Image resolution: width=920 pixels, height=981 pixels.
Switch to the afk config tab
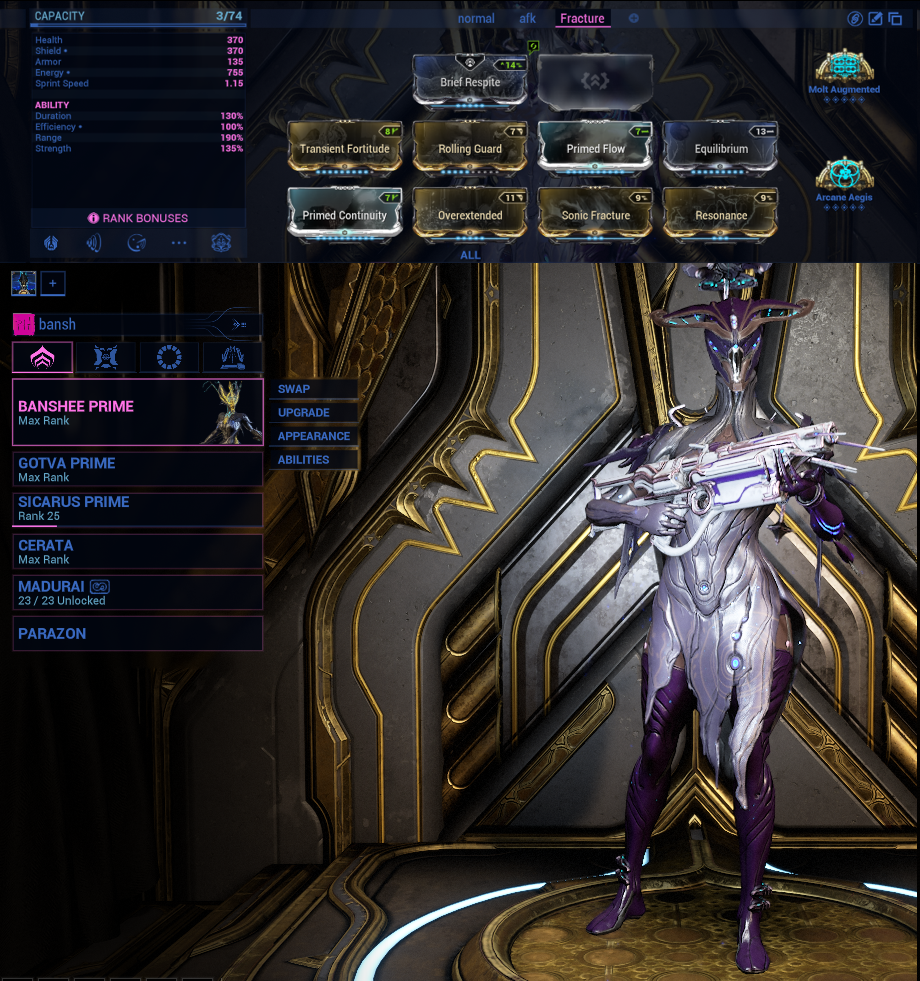coord(528,18)
